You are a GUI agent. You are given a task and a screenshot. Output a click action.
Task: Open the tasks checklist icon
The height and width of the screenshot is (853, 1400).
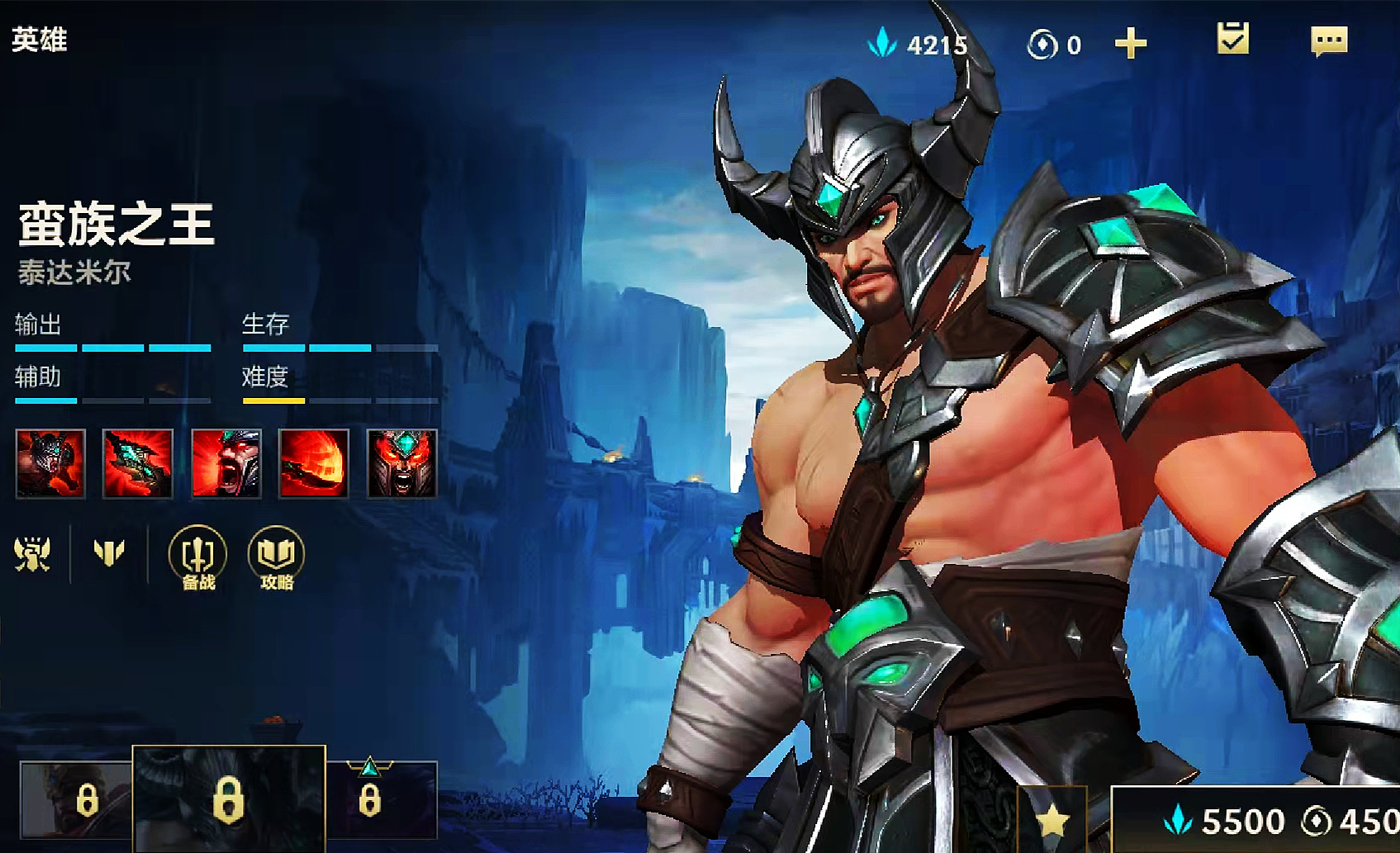(1232, 36)
